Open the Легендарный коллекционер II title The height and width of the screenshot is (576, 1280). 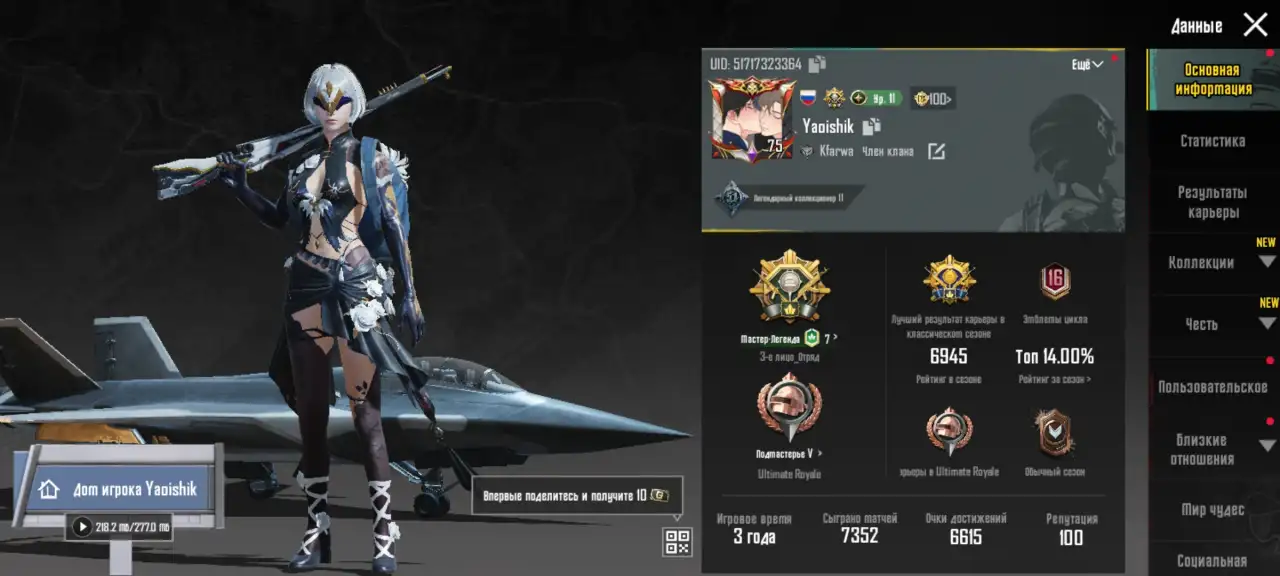785,197
